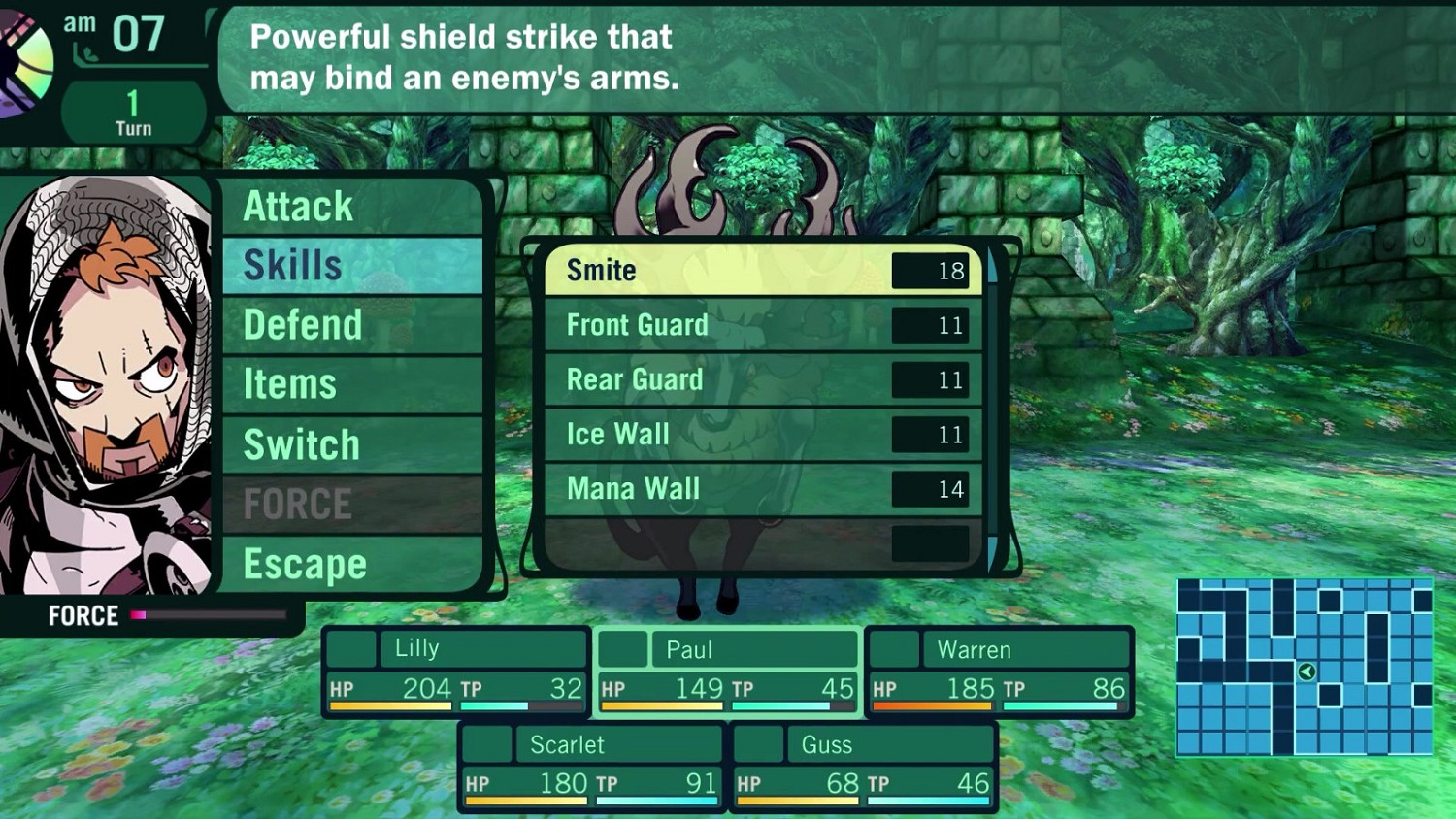Viewport: 1456px width, 819px height.
Task: Choose the Ice Wall skill
Action: 763,434
